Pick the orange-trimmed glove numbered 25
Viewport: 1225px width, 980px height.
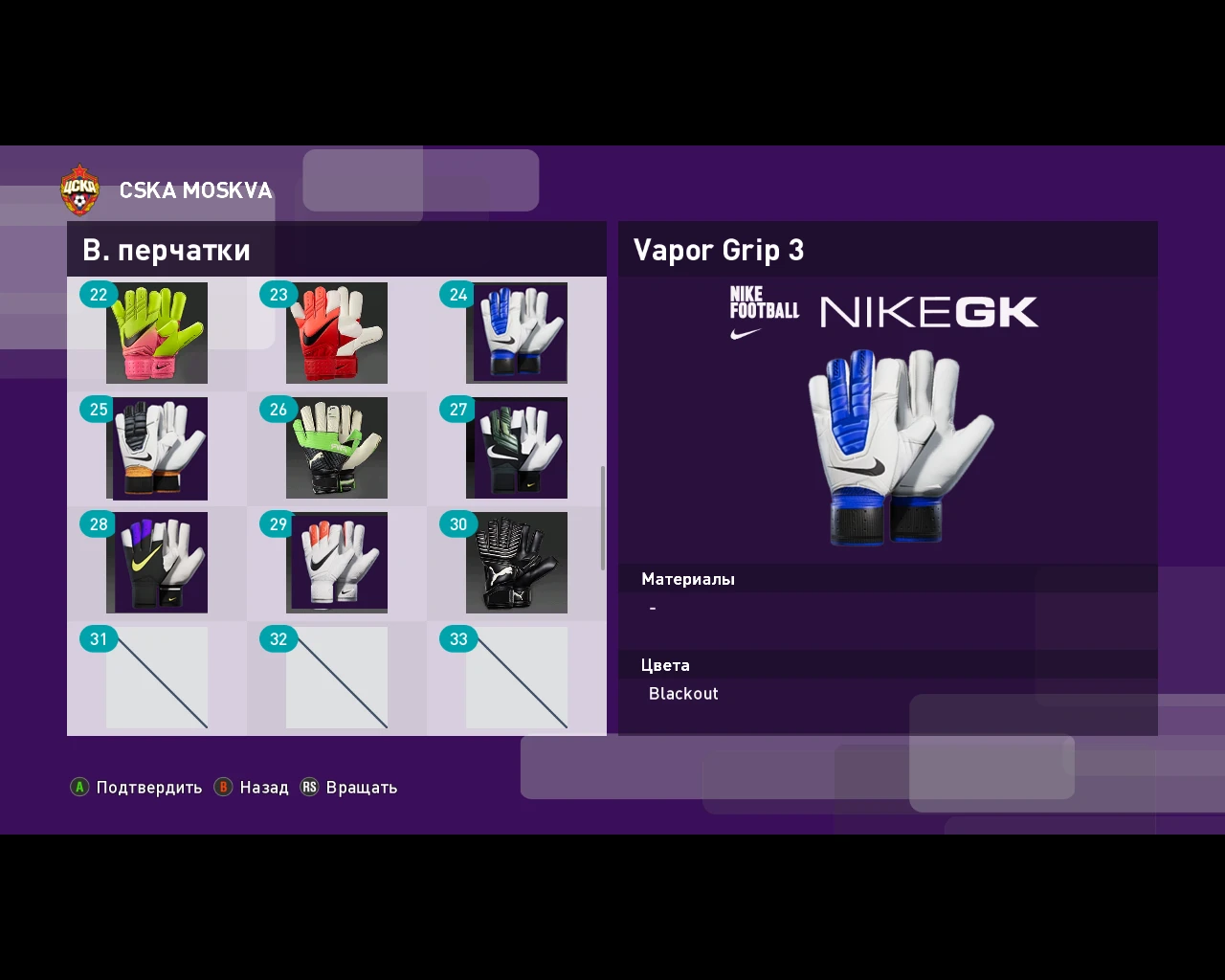[x=157, y=448]
